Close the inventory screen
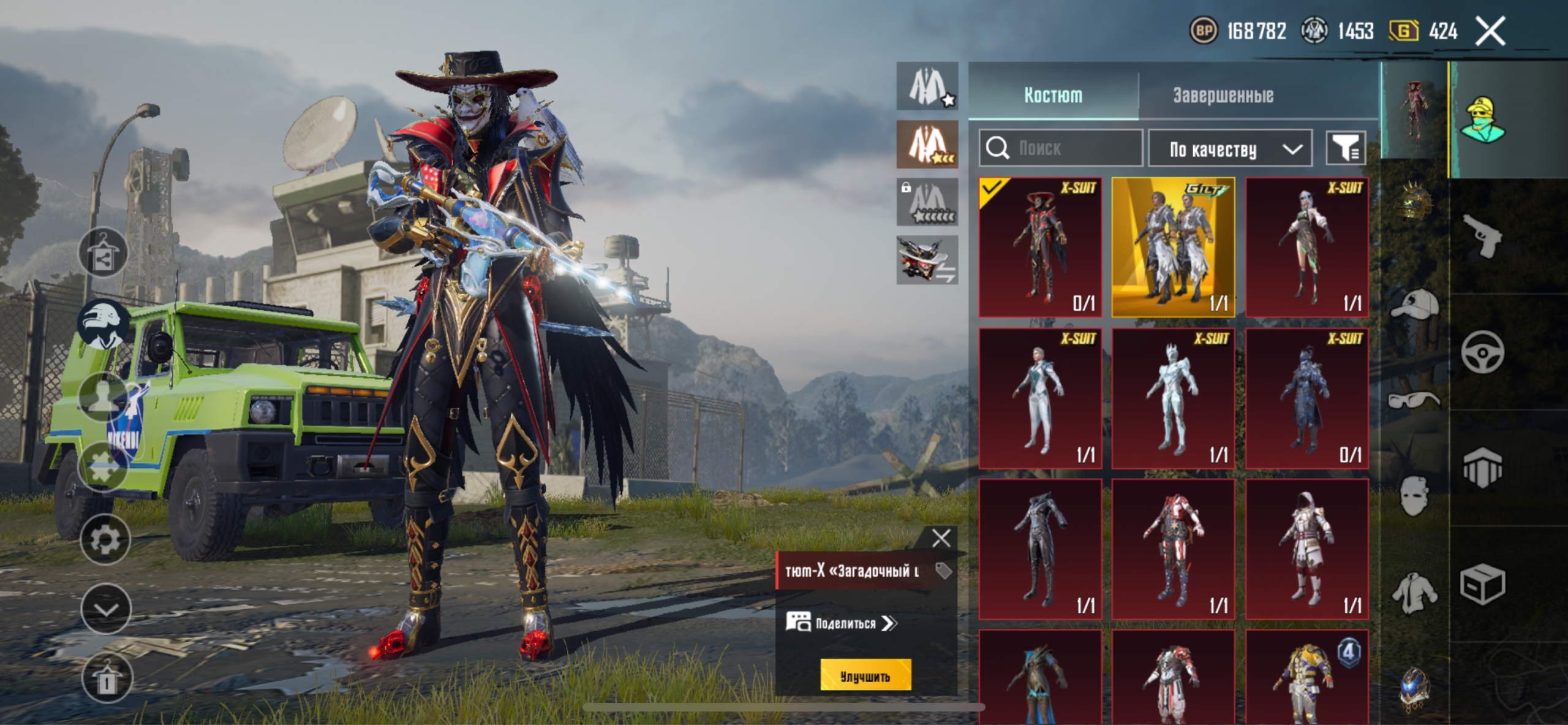Image resolution: width=1568 pixels, height=725 pixels. pos(1490,31)
